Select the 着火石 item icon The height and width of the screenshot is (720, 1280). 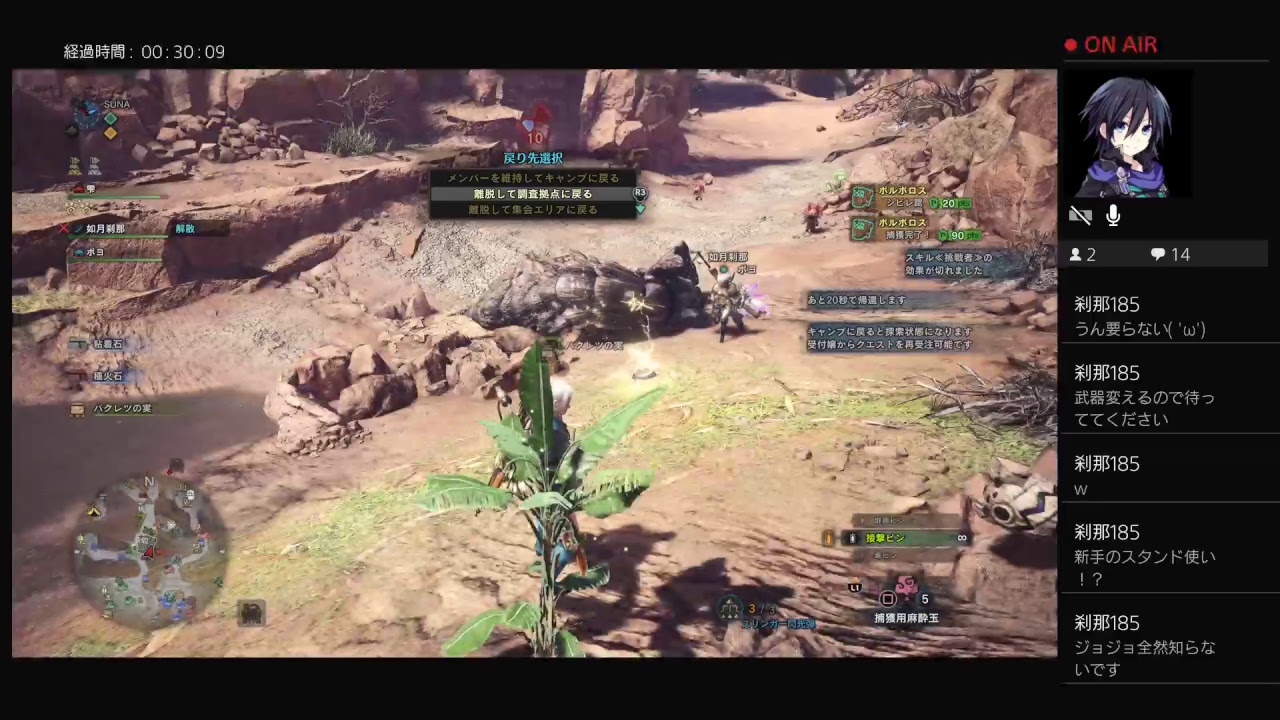78,376
